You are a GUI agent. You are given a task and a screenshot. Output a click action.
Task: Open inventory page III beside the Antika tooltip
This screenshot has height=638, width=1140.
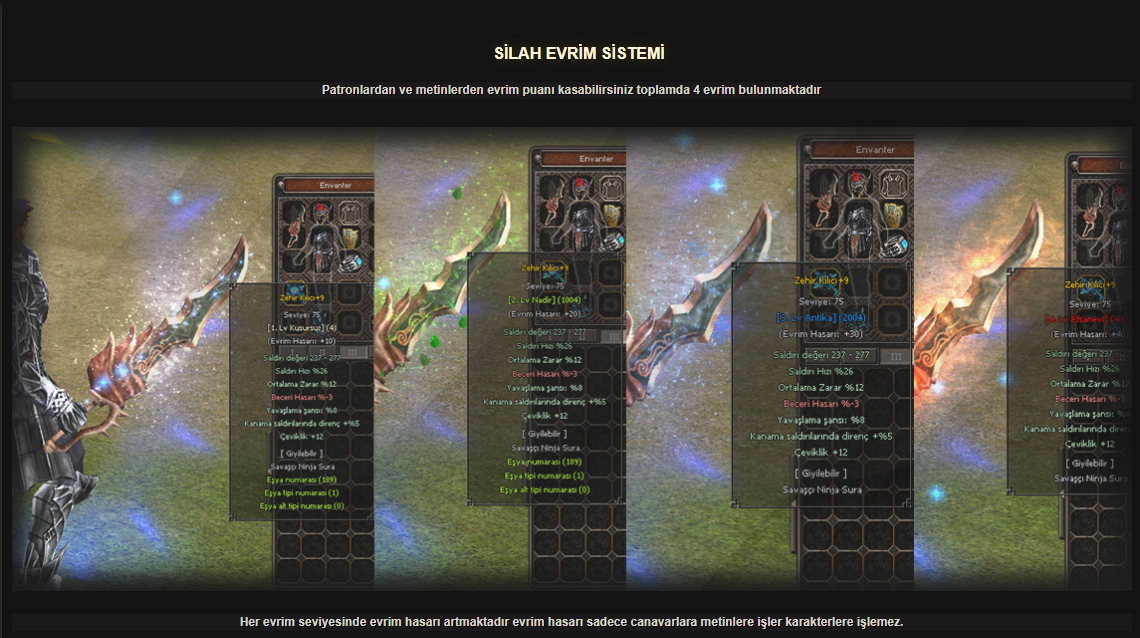895,355
